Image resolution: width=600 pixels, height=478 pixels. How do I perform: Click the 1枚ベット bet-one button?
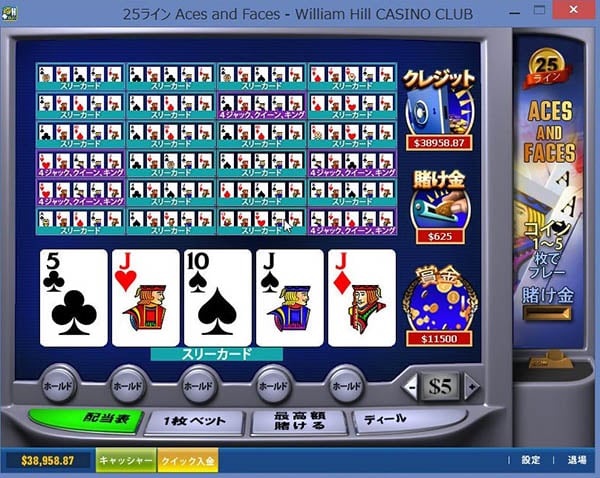point(193,421)
